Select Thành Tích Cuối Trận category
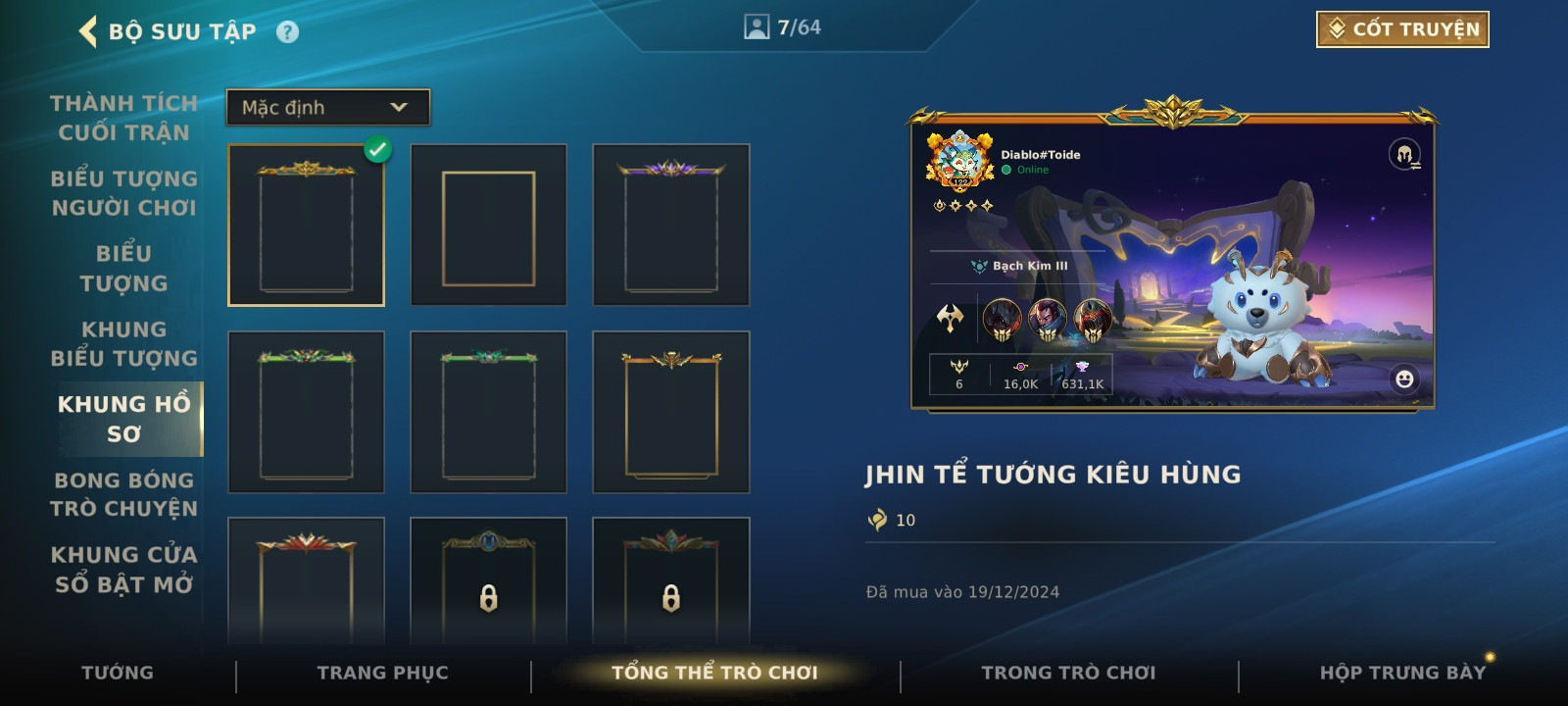The width and height of the screenshot is (1568, 706). coord(123,118)
